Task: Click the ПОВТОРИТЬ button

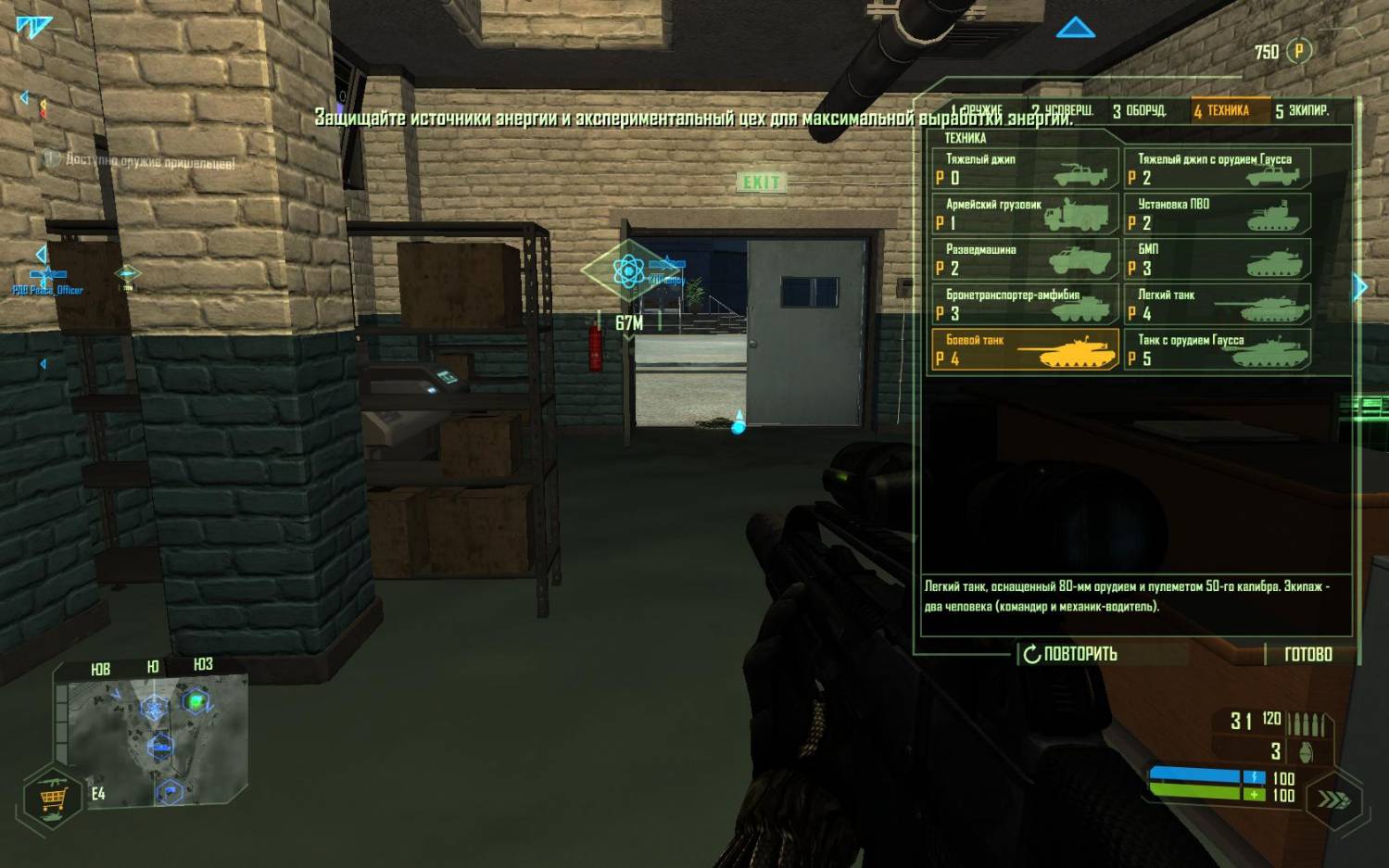Action: pos(1071,654)
